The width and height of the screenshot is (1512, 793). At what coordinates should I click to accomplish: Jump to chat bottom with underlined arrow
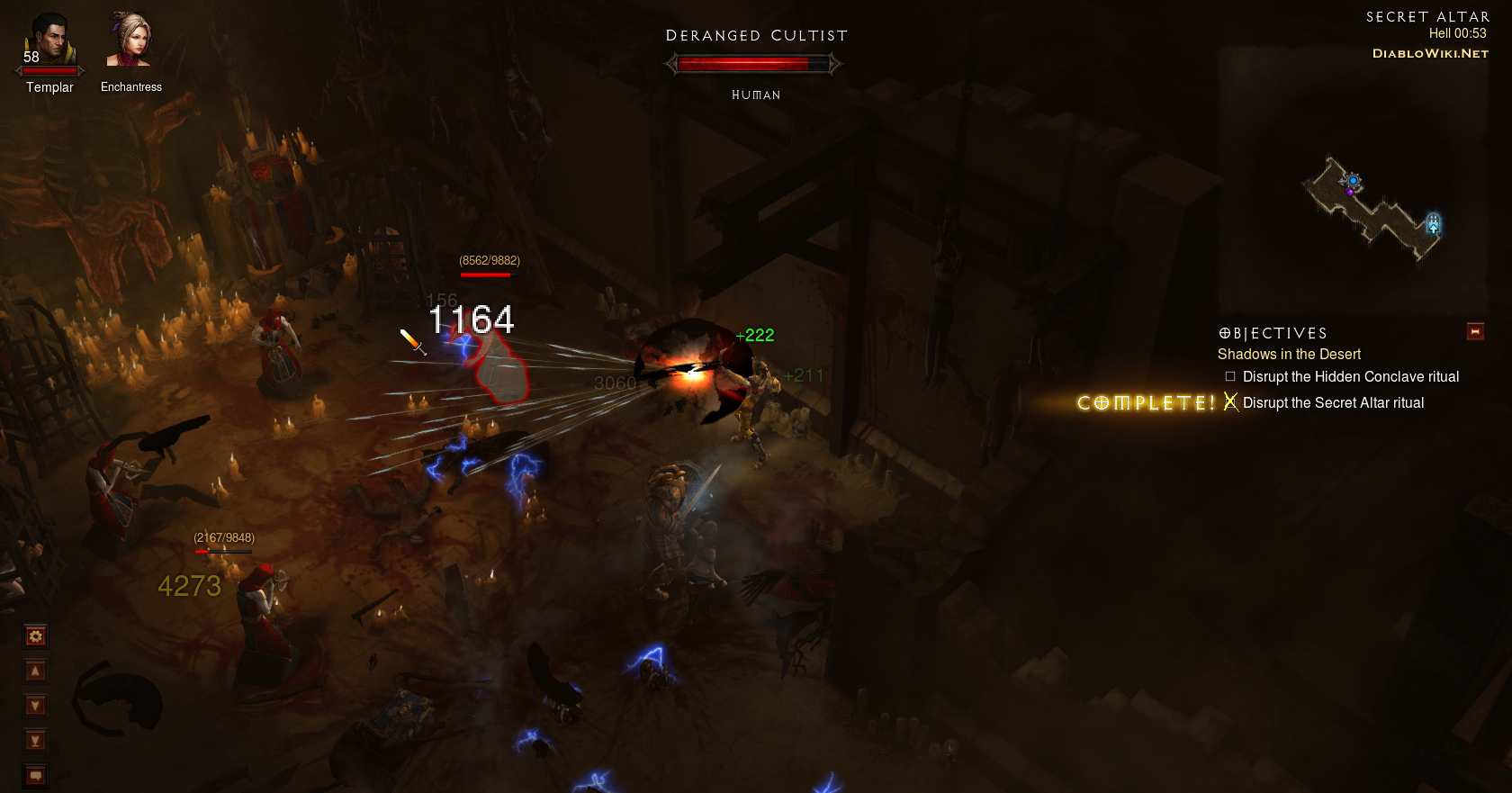pyautogui.click(x=35, y=741)
